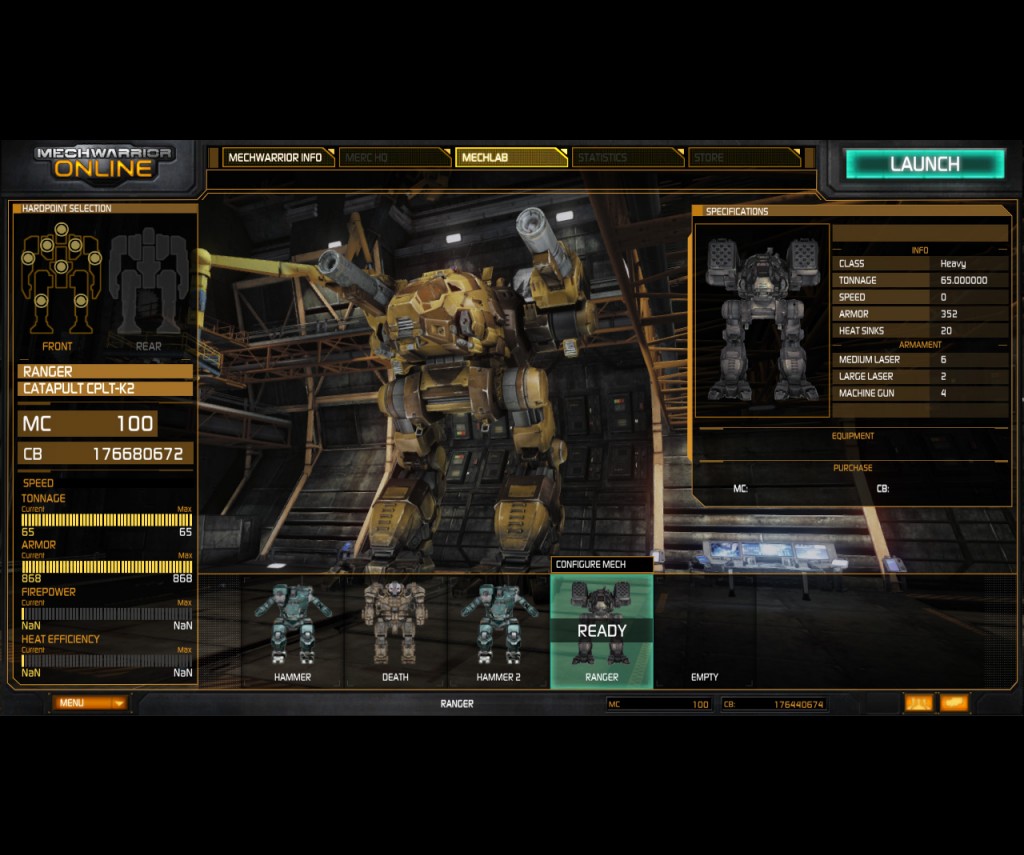1024x855 pixels.
Task: Choose the Death mech slot
Action: point(395,630)
